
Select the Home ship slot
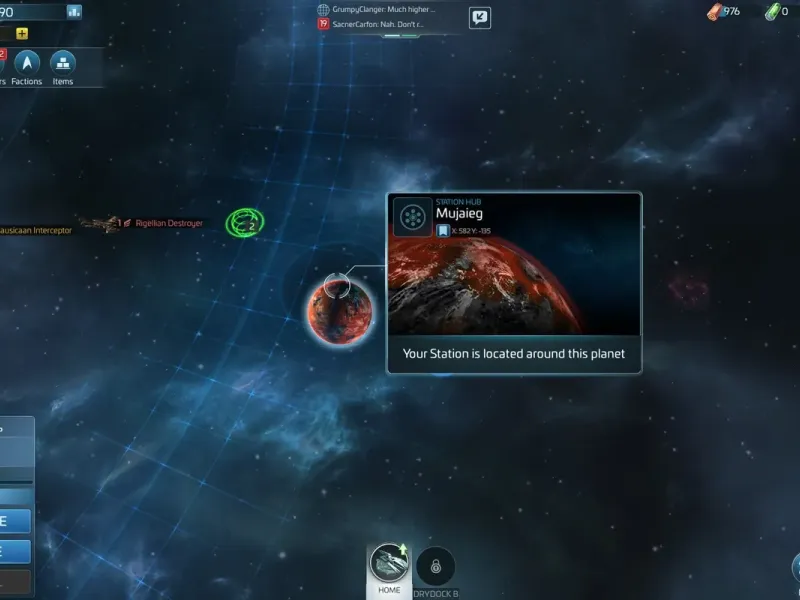(389, 567)
